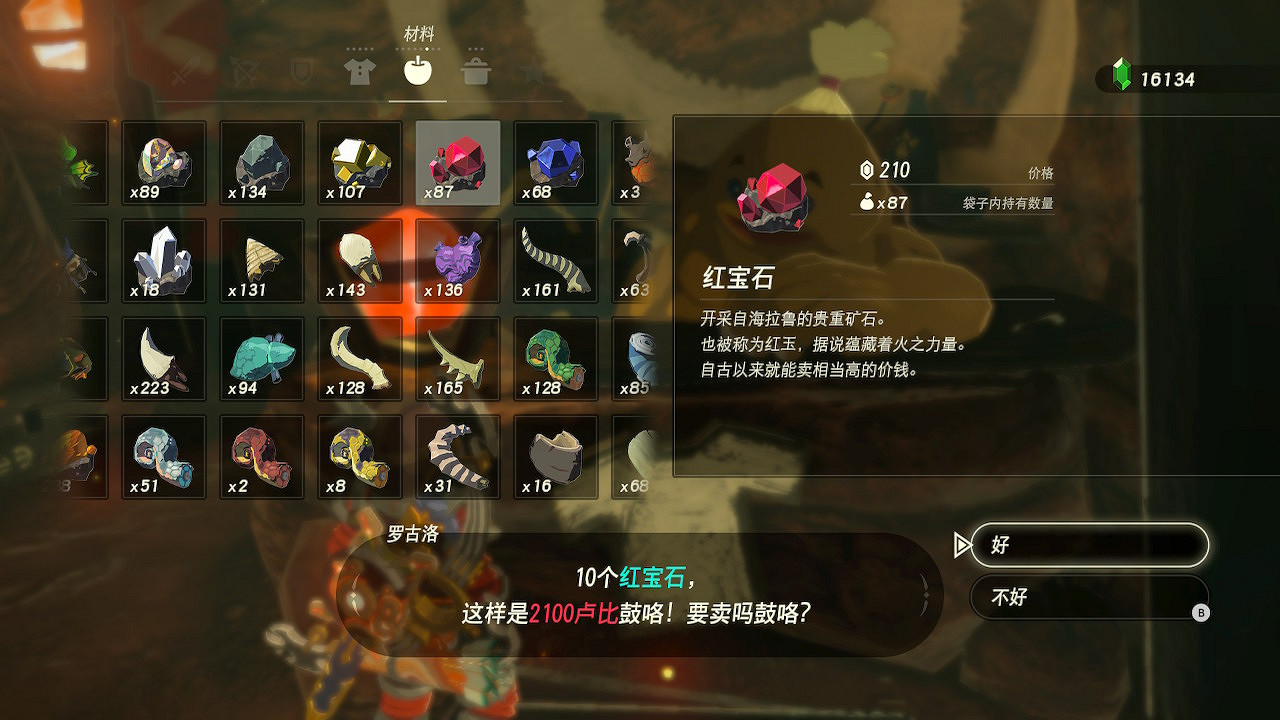Switch to the armor shirt tab icon
The height and width of the screenshot is (720, 1280).
click(x=358, y=71)
